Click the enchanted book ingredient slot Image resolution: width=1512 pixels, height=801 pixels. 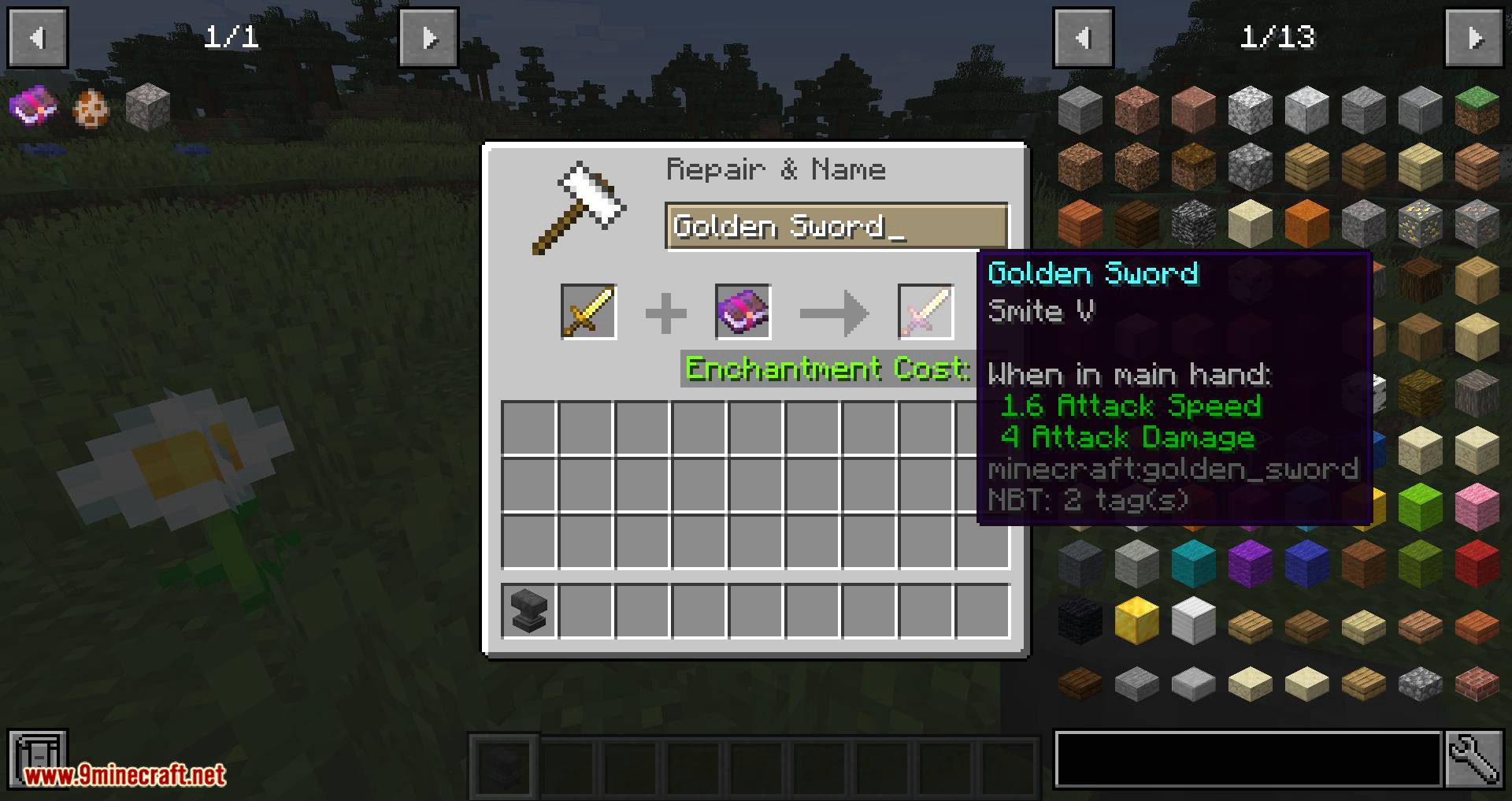click(x=743, y=312)
